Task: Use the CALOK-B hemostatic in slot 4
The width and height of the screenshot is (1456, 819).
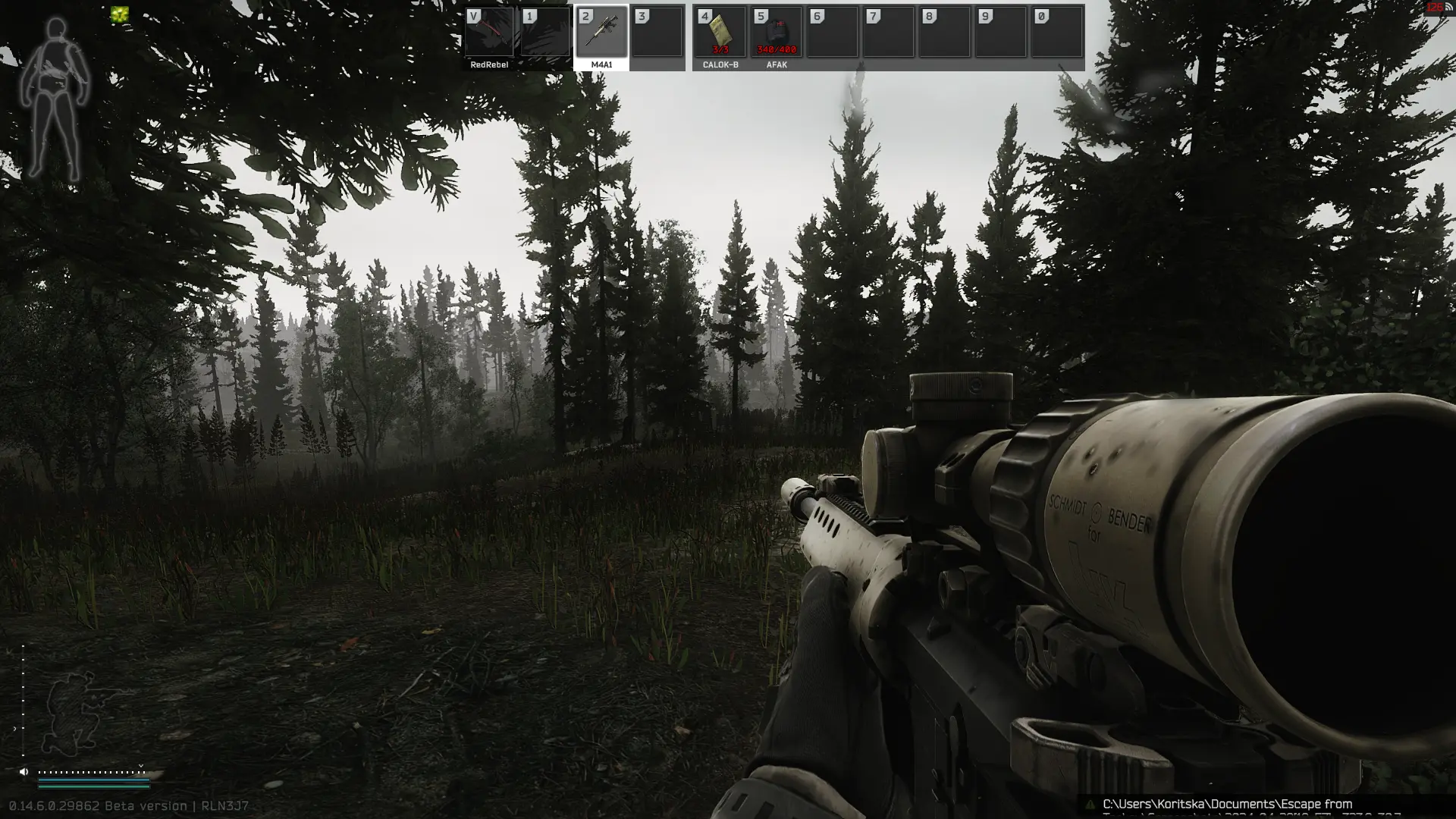Action: coord(720,33)
